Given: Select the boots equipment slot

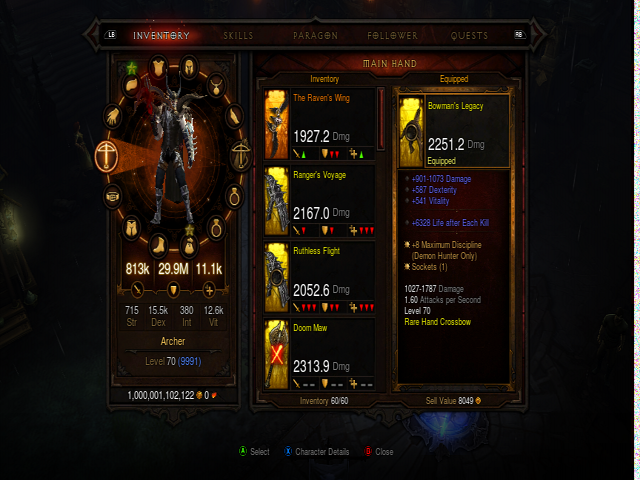Looking at the screenshot, I should click(x=160, y=244).
